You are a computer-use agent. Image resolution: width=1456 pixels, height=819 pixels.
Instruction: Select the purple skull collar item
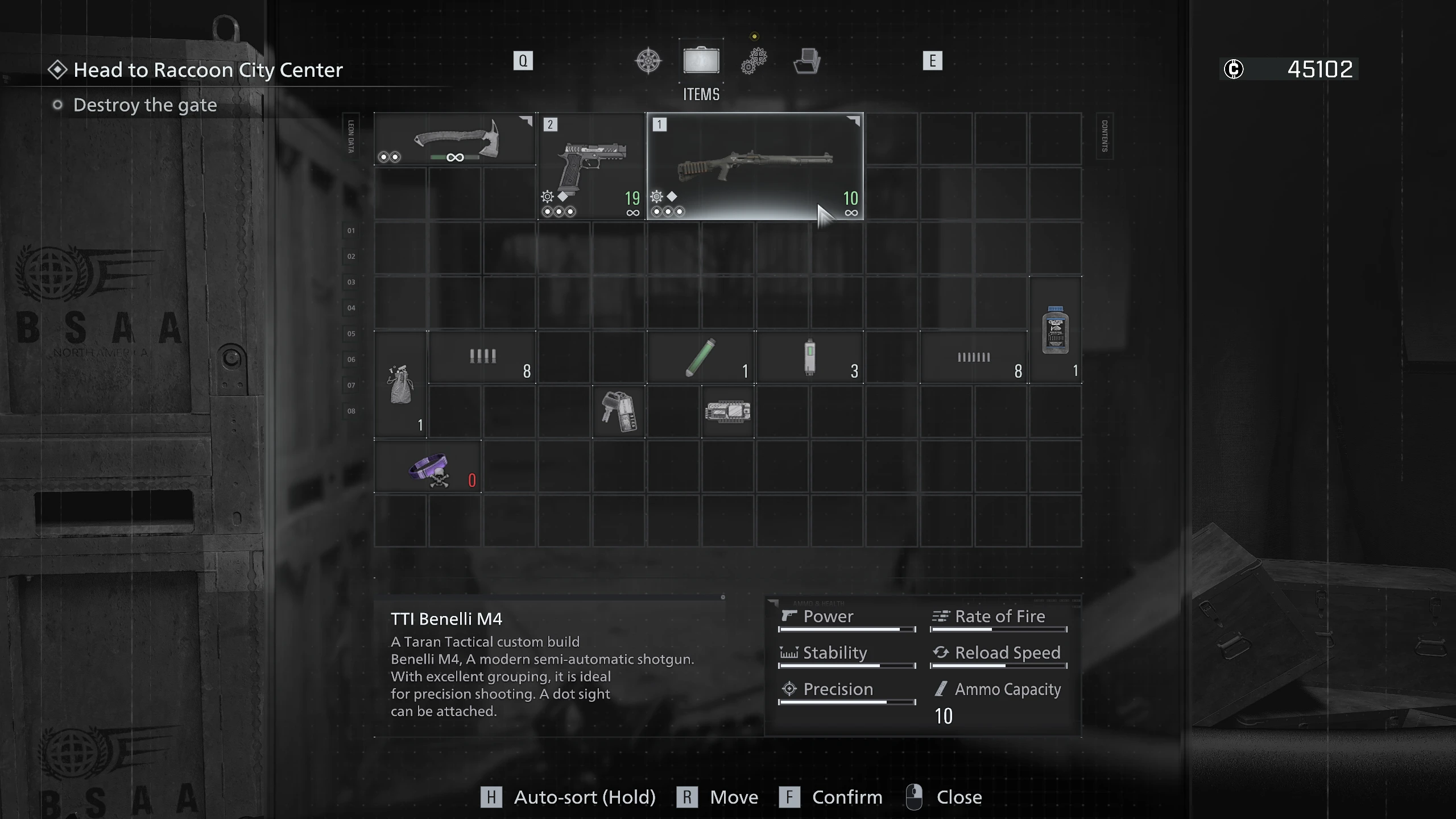pos(428,468)
